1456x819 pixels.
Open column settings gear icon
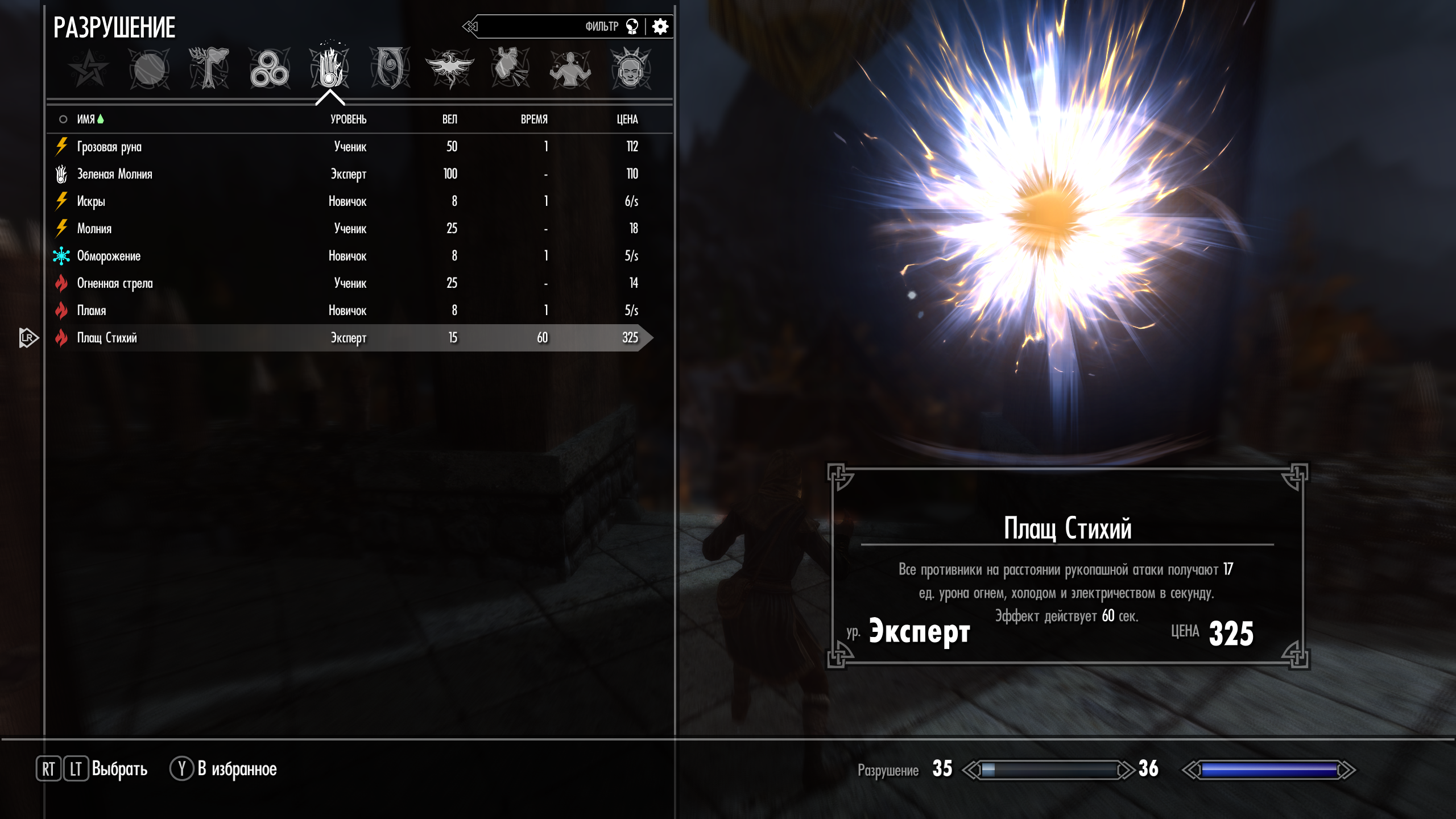[x=660, y=27]
